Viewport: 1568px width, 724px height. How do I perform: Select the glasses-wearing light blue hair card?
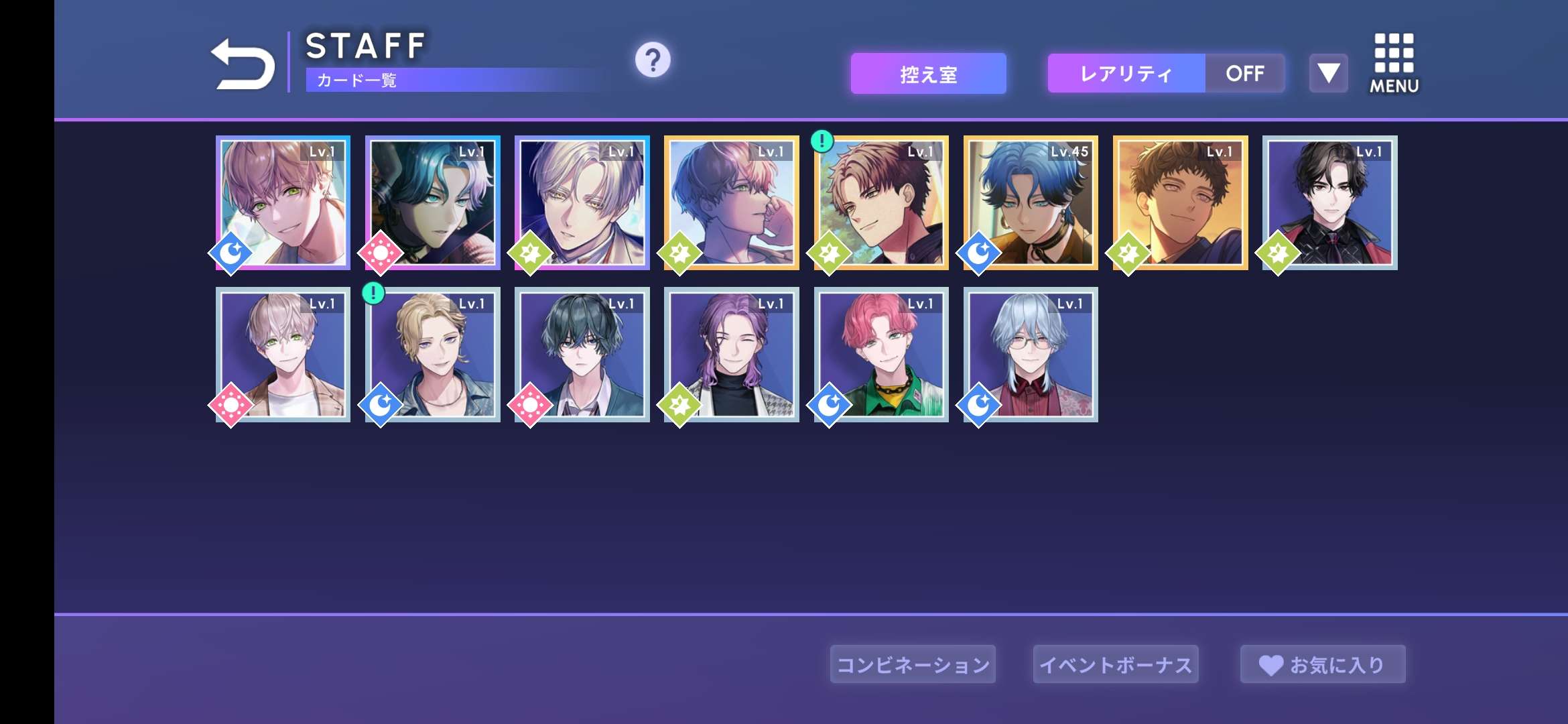point(1031,355)
